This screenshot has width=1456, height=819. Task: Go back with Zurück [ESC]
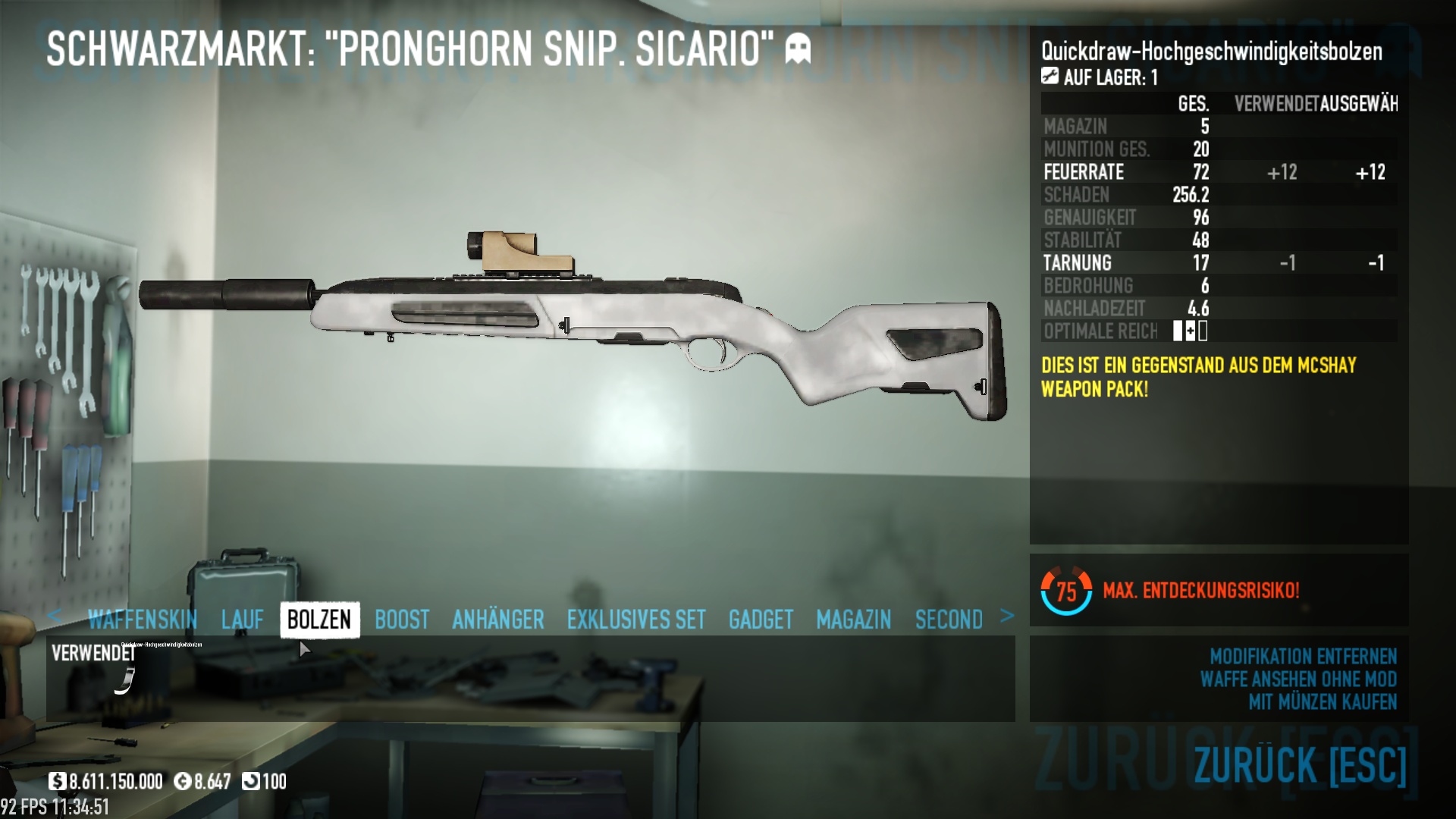tap(1300, 764)
